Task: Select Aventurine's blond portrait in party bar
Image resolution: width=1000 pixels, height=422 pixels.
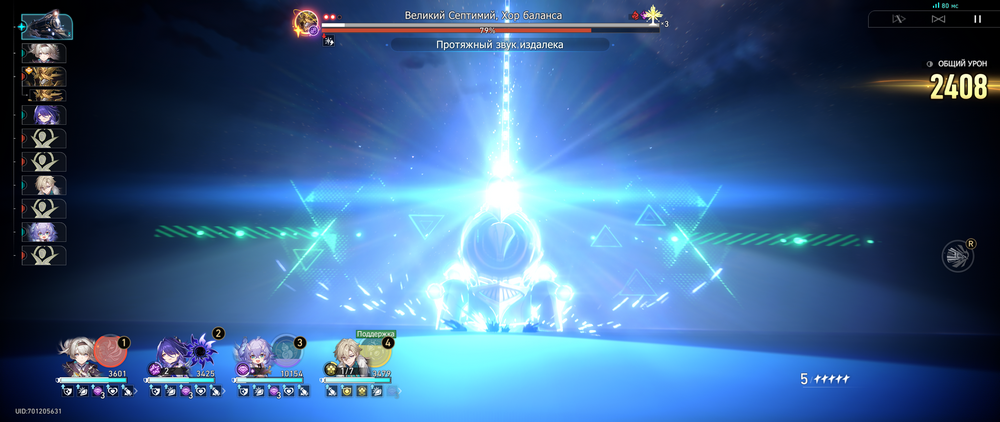Action: pyautogui.click(x=343, y=358)
